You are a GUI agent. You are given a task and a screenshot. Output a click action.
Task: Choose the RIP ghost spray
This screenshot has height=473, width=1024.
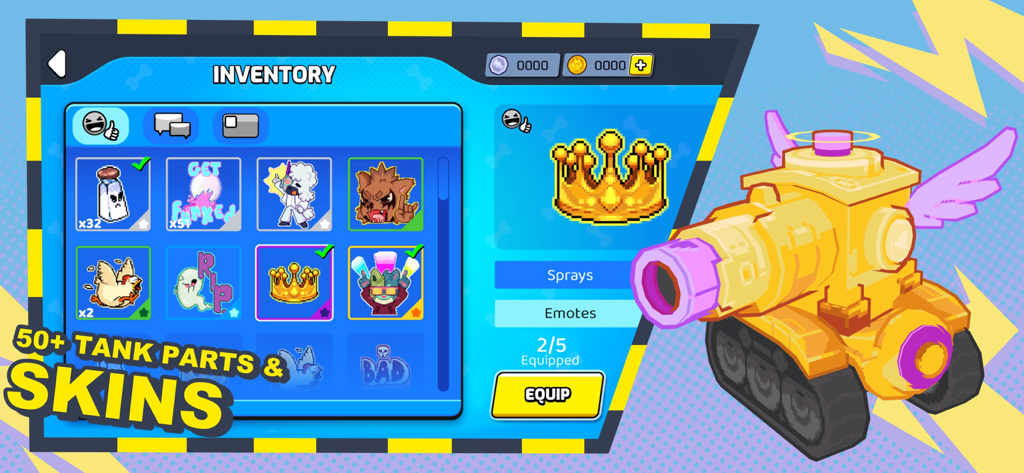pyautogui.click(x=203, y=283)
